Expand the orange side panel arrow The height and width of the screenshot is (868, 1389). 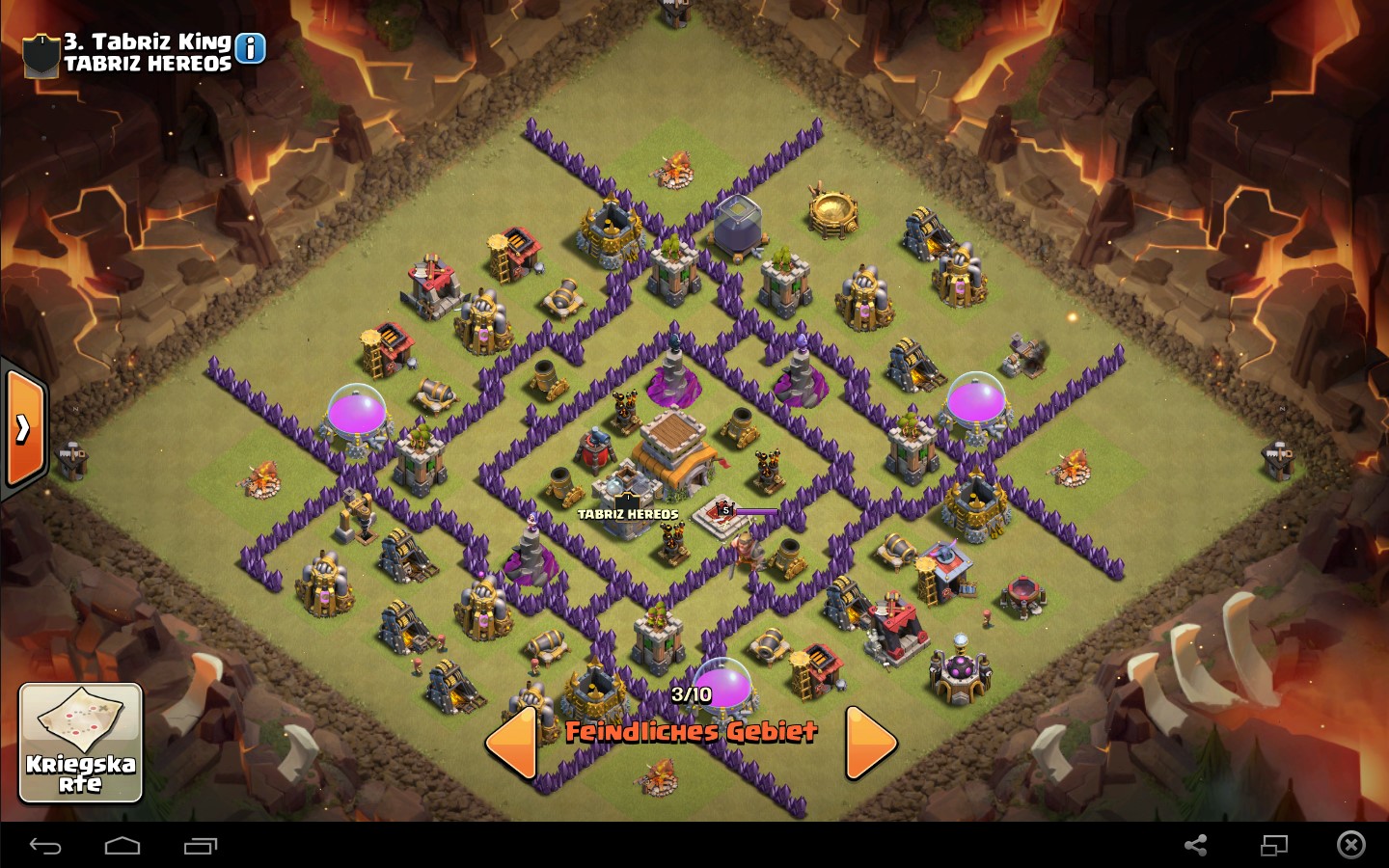(x=24, y=428)
